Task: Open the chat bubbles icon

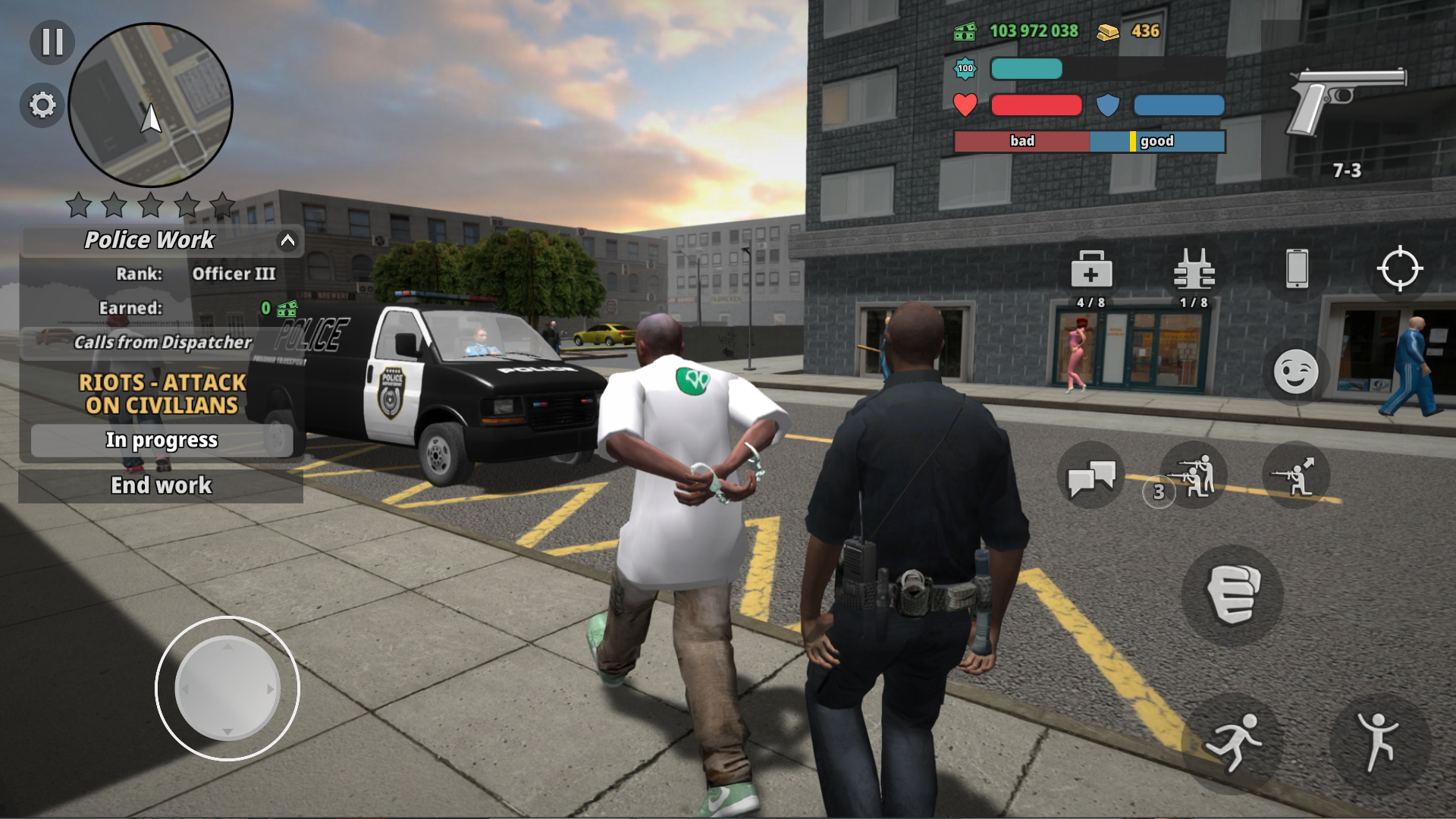Action: [1090, 475]
